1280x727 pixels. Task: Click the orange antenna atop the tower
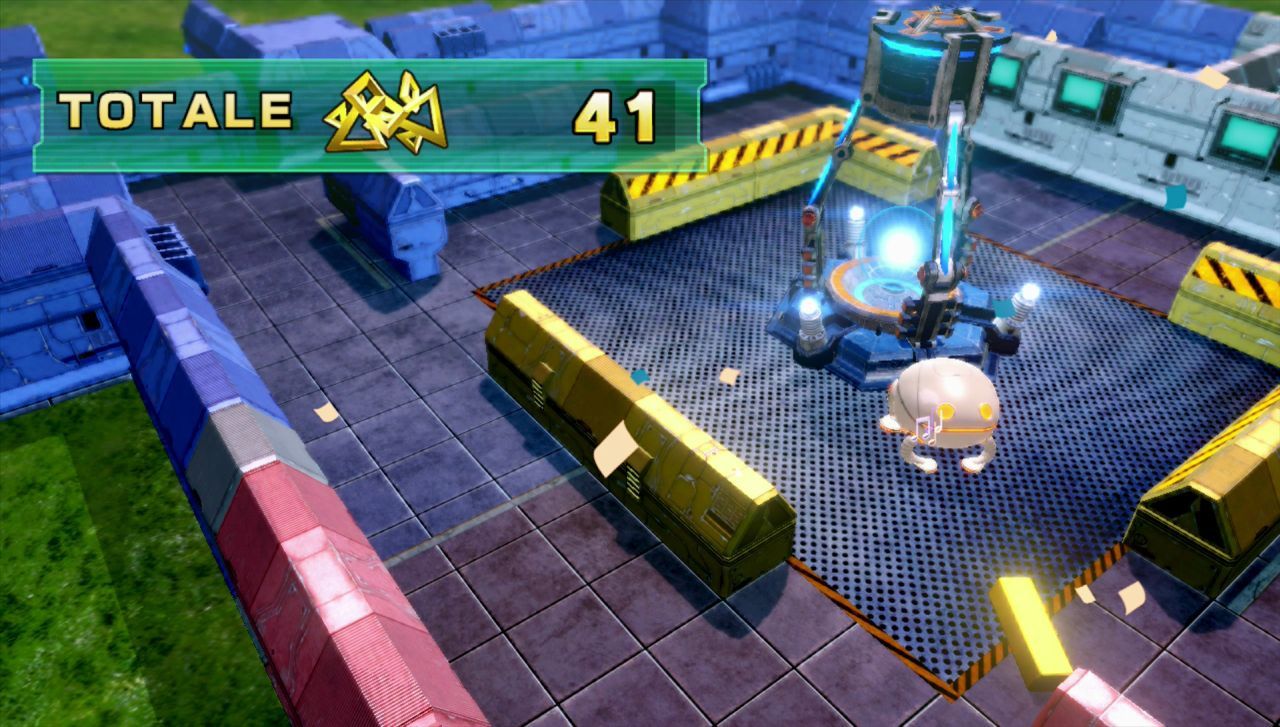point(940,18)
